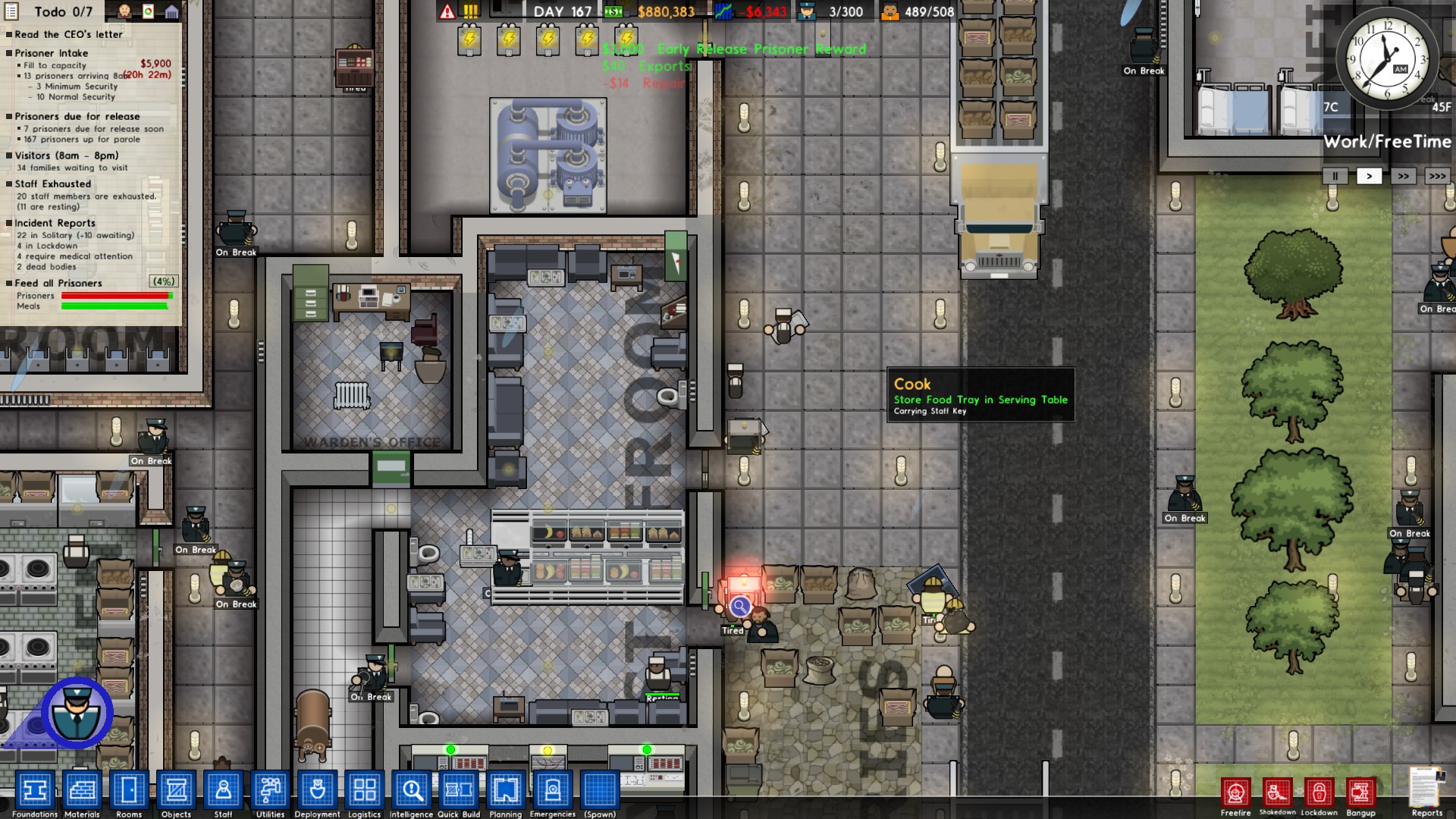Select the Materials tool
The width and height of the screenshot is (1456, 819).
click(x=82, y=791)
